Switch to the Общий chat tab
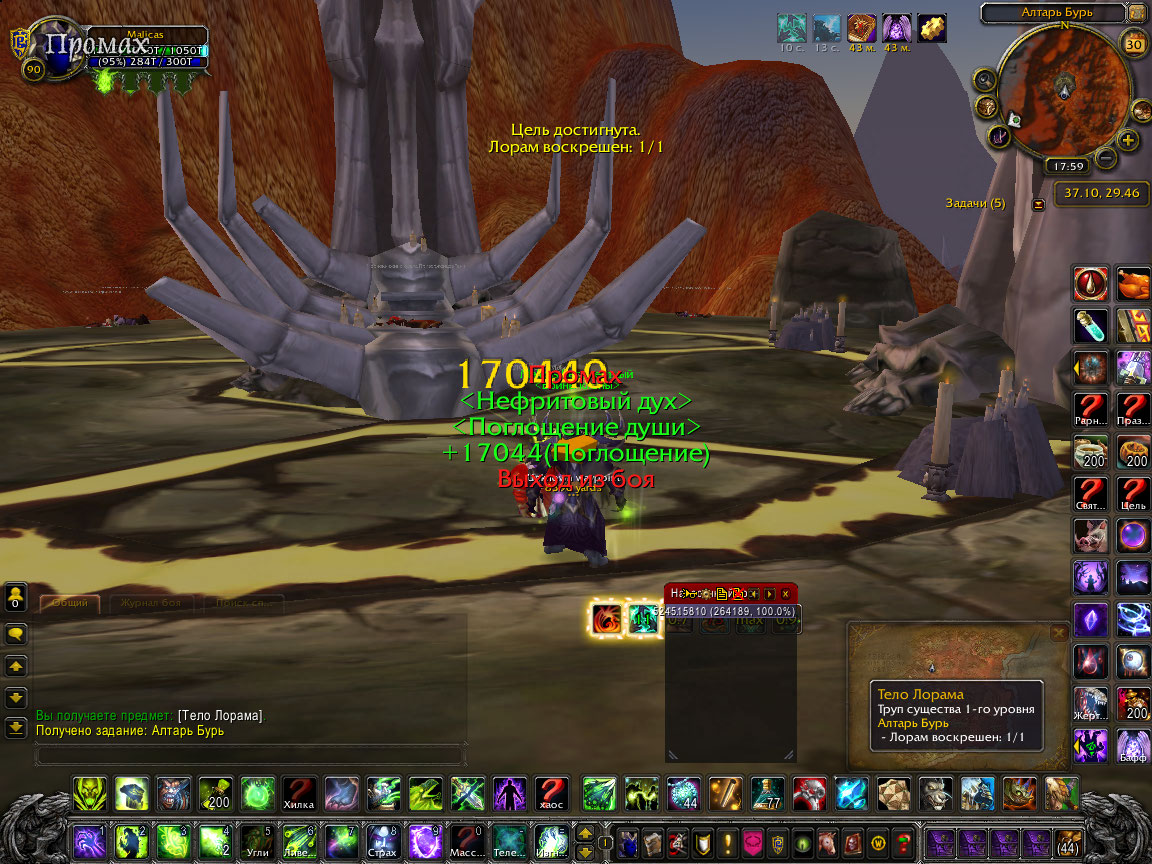 click(70, 603)
